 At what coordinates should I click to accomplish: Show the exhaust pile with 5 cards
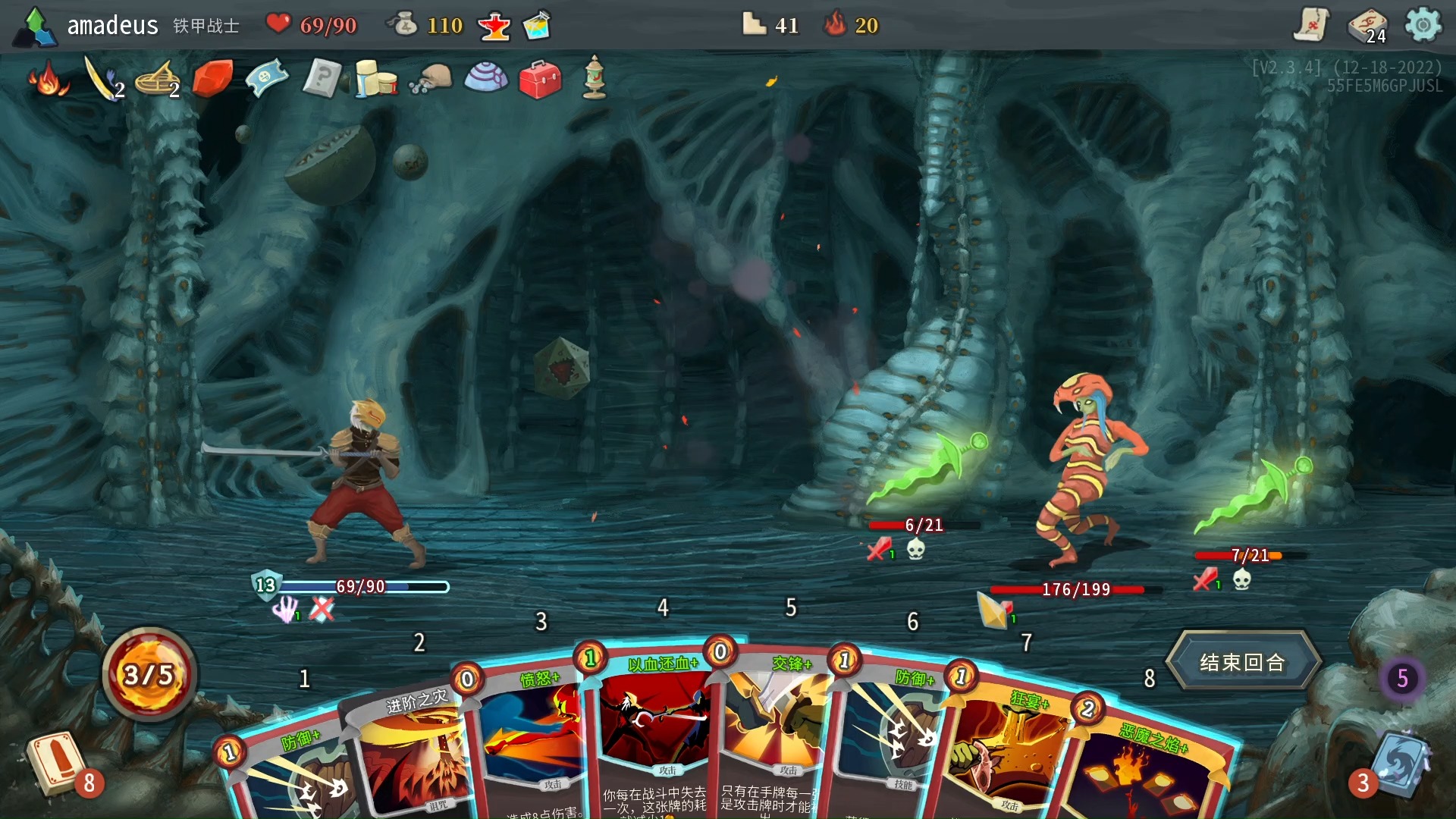pos(1402,678)
